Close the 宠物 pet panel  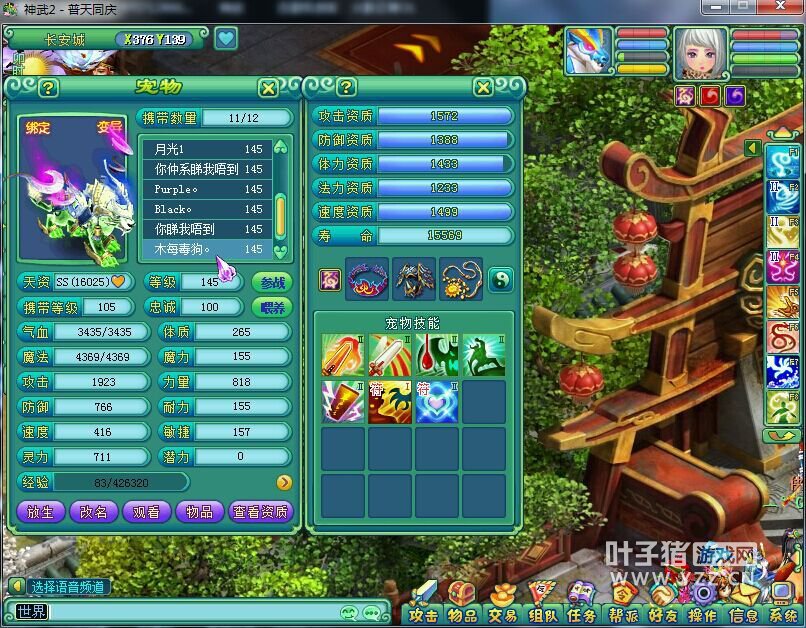[x=268, y=88]
